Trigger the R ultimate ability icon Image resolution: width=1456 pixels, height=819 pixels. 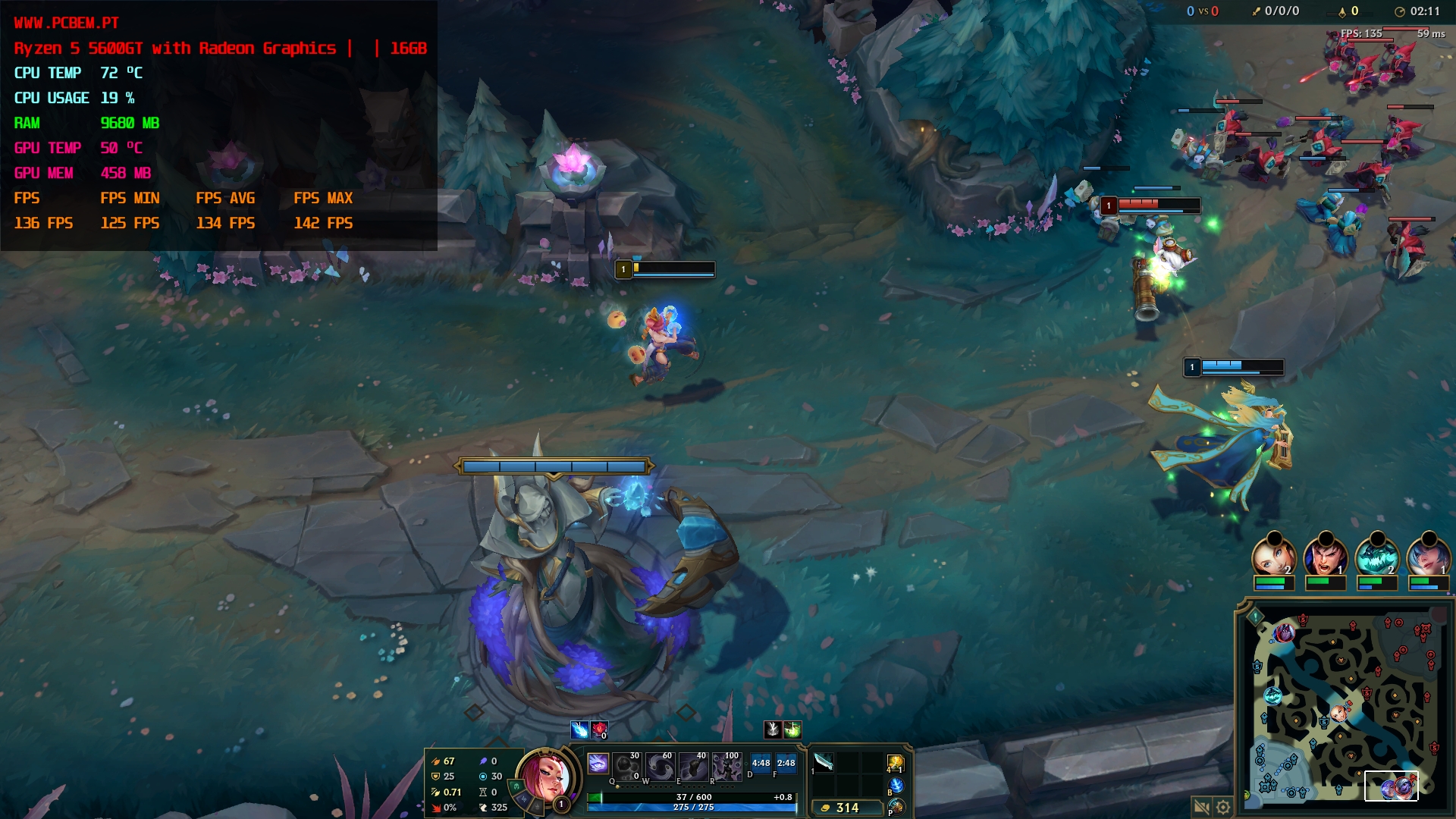[x=727, y=767]
